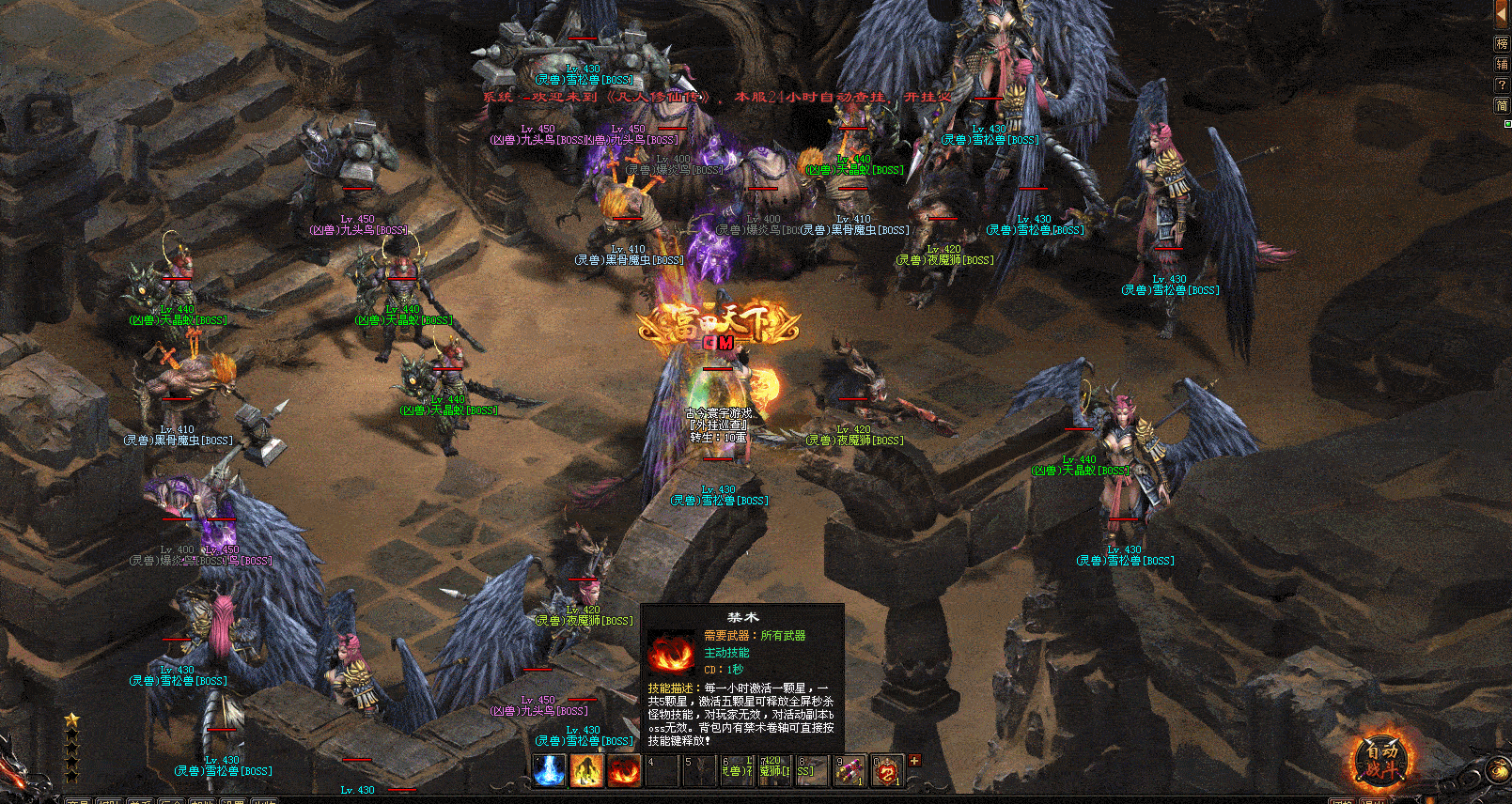Click the plus button beside the hotbar
The width and height of the screenshot is (1512, 804).
914,761
